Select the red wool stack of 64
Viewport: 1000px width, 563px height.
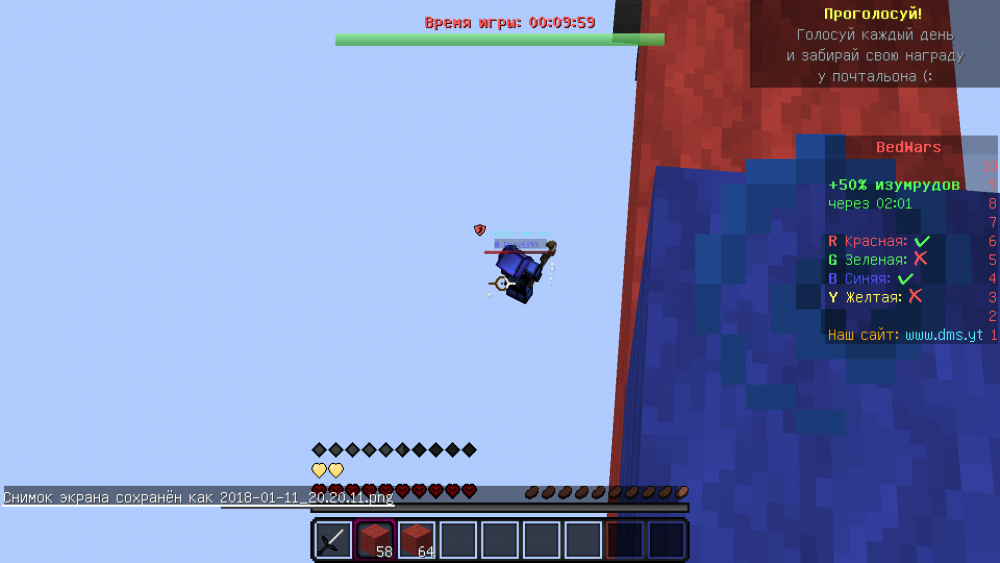point(417,540)
